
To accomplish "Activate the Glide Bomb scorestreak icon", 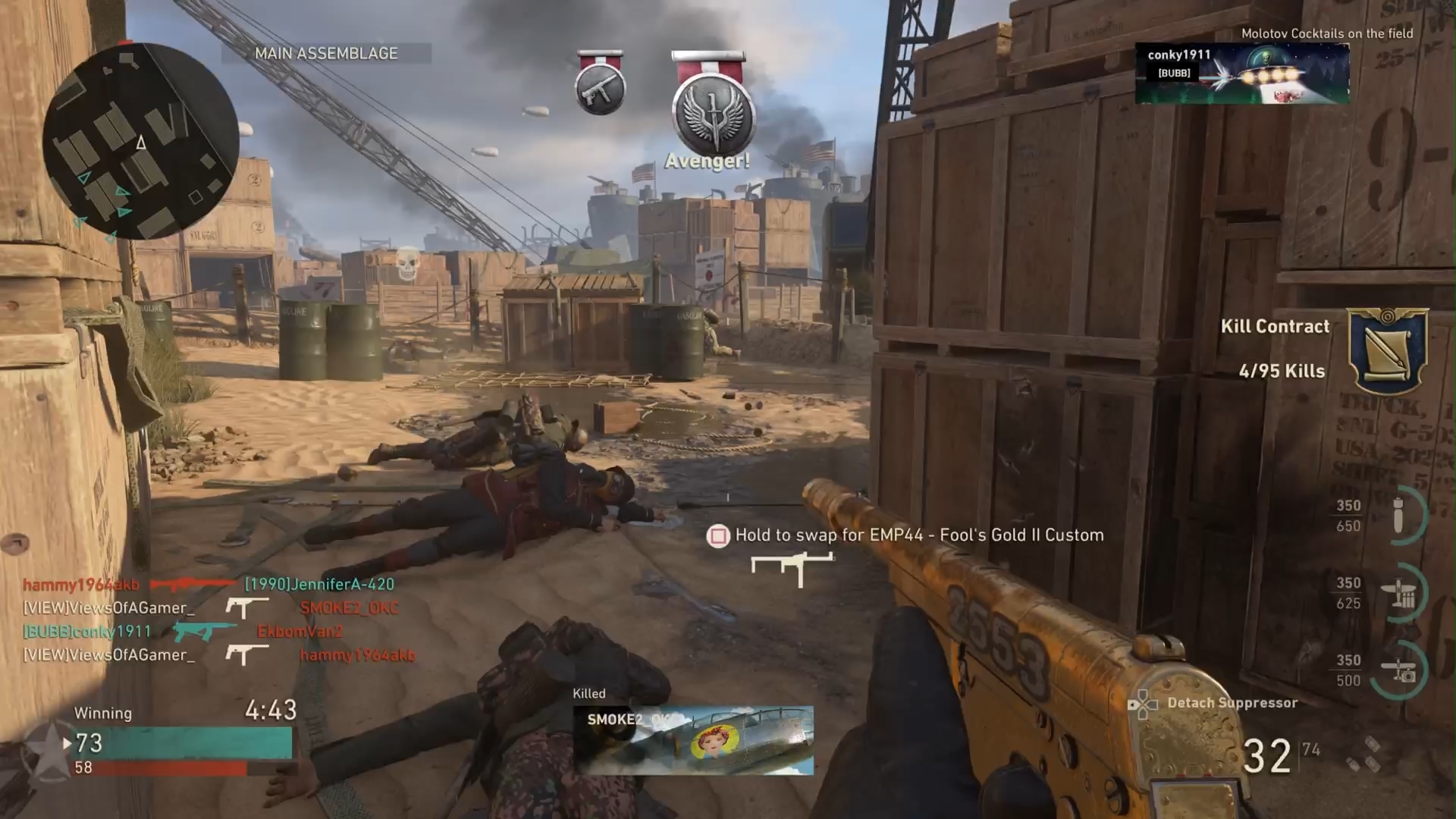I will tap(1399, 516).
